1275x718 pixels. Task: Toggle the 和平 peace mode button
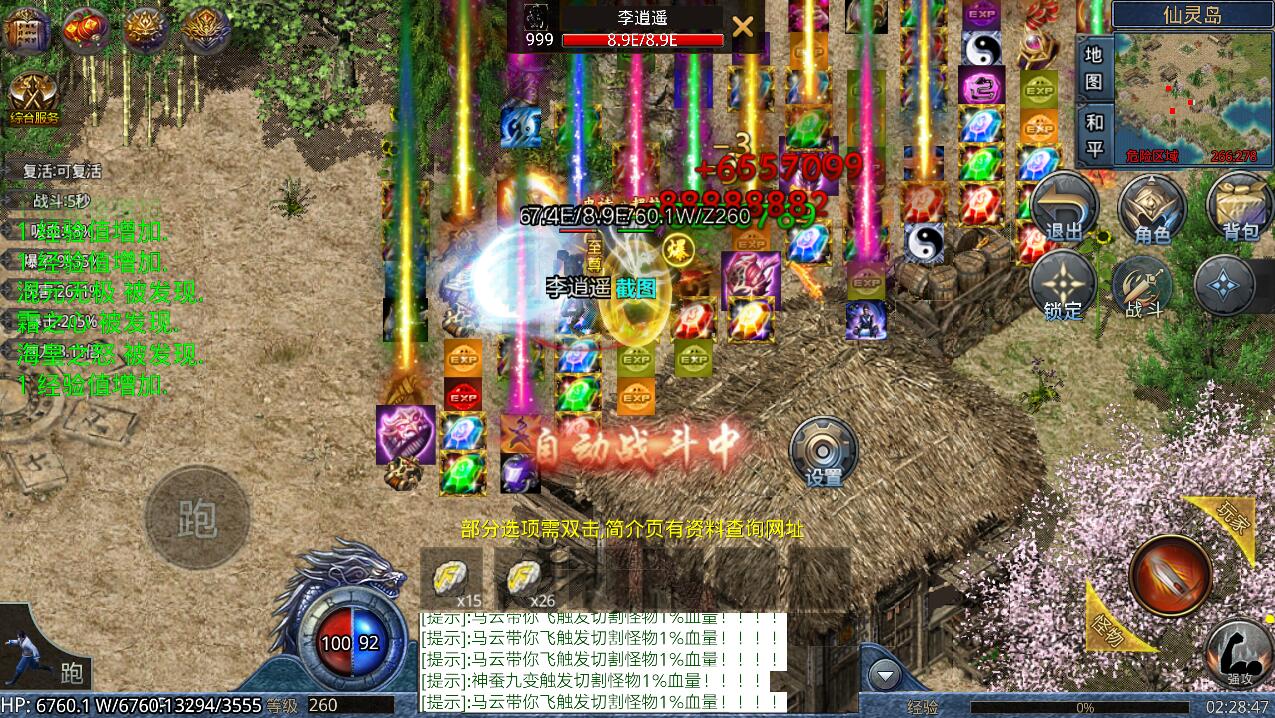pos(1094,135)
